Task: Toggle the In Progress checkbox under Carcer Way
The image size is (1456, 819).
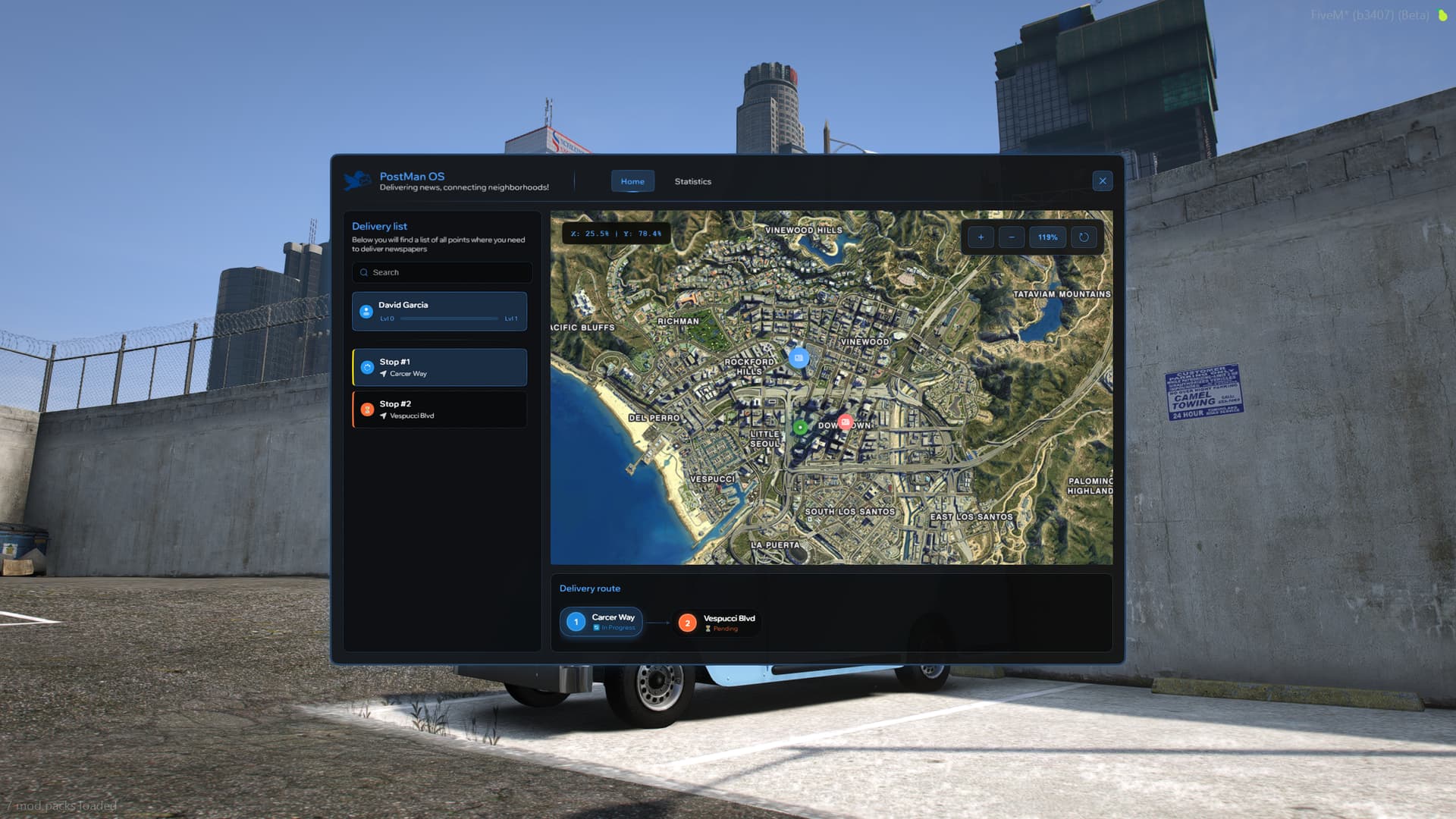Action: pos(597,627)
